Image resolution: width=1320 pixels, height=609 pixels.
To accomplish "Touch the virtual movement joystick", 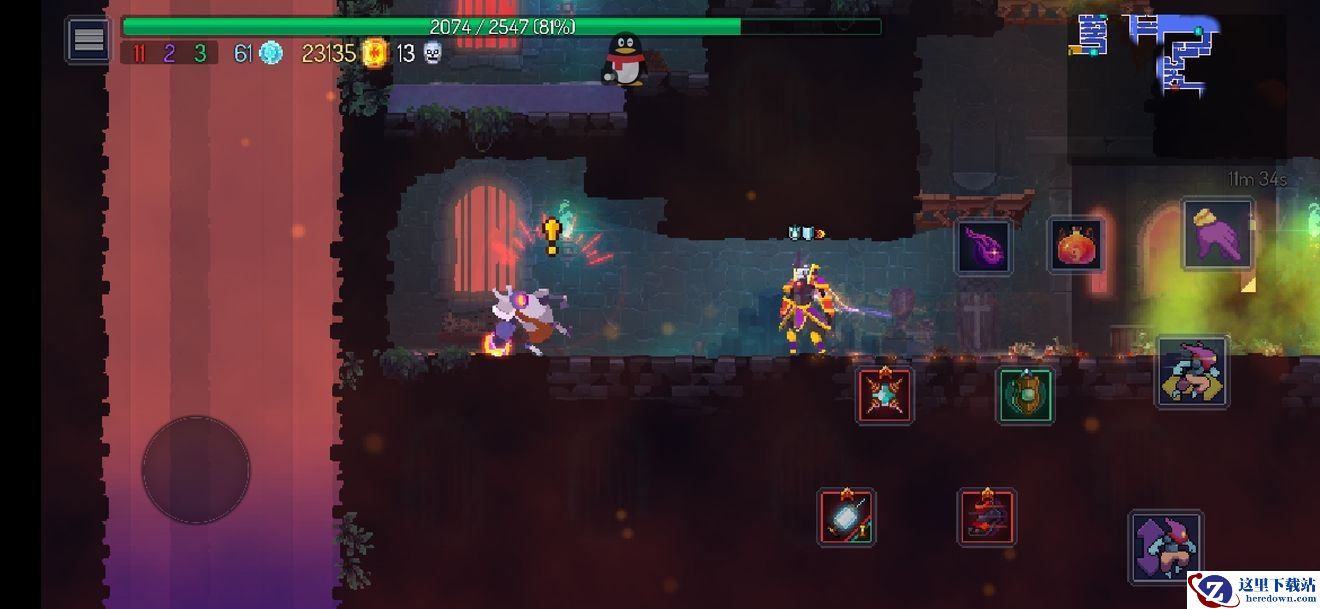I will click(196, 469).
